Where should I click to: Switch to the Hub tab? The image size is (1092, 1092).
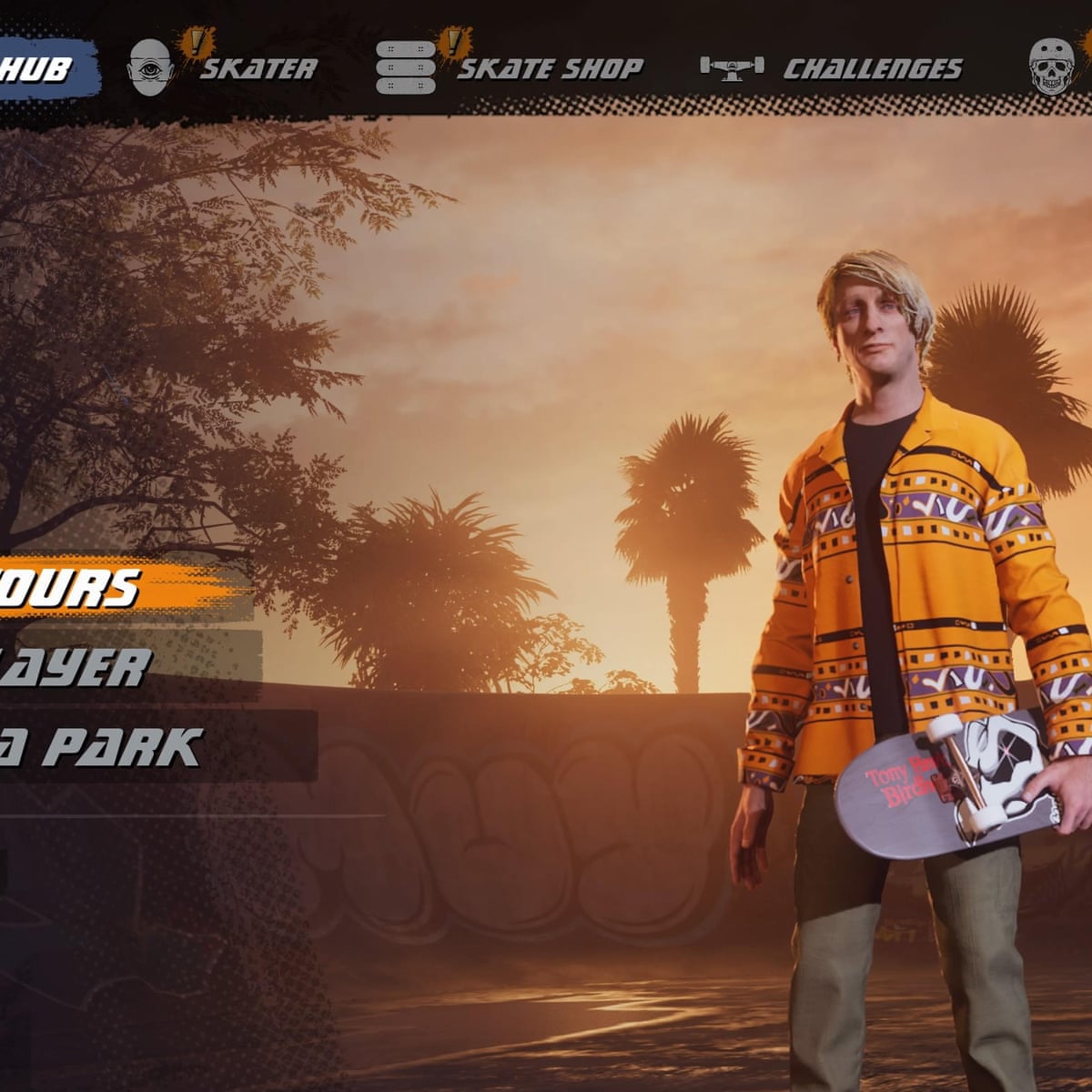41,69
